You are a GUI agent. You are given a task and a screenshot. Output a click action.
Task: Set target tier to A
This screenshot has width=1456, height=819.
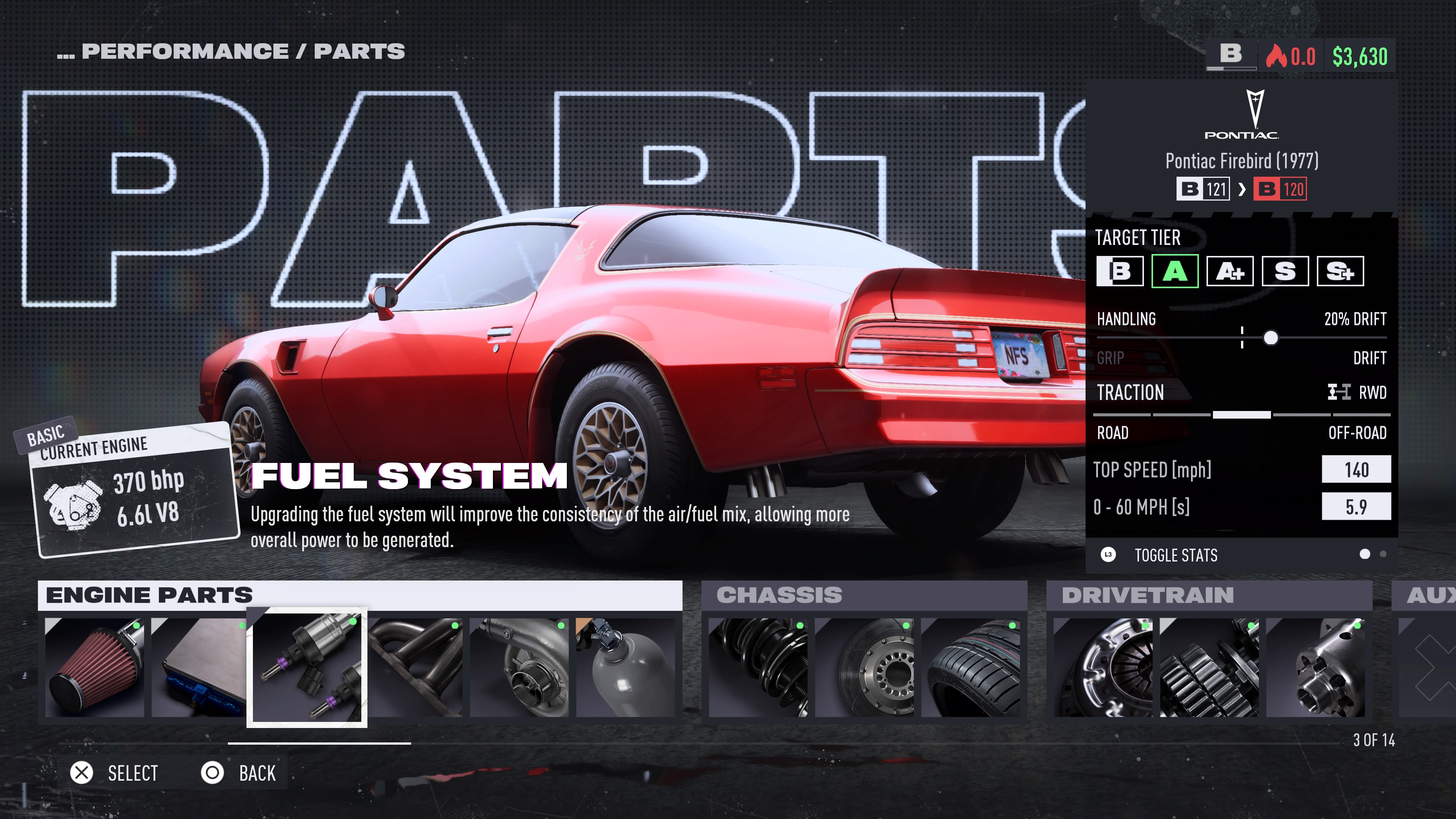(1175, 271)
